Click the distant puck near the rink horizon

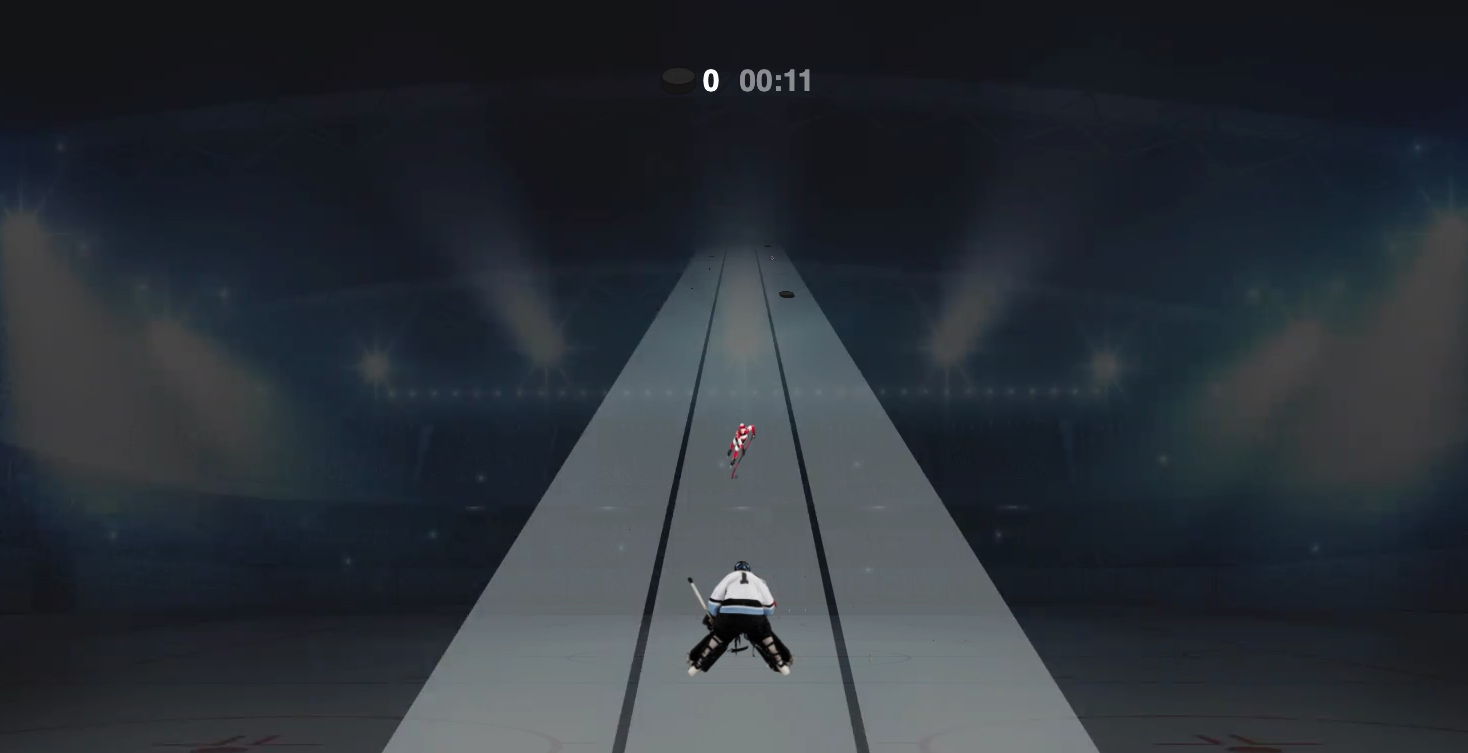pos(768,246)
